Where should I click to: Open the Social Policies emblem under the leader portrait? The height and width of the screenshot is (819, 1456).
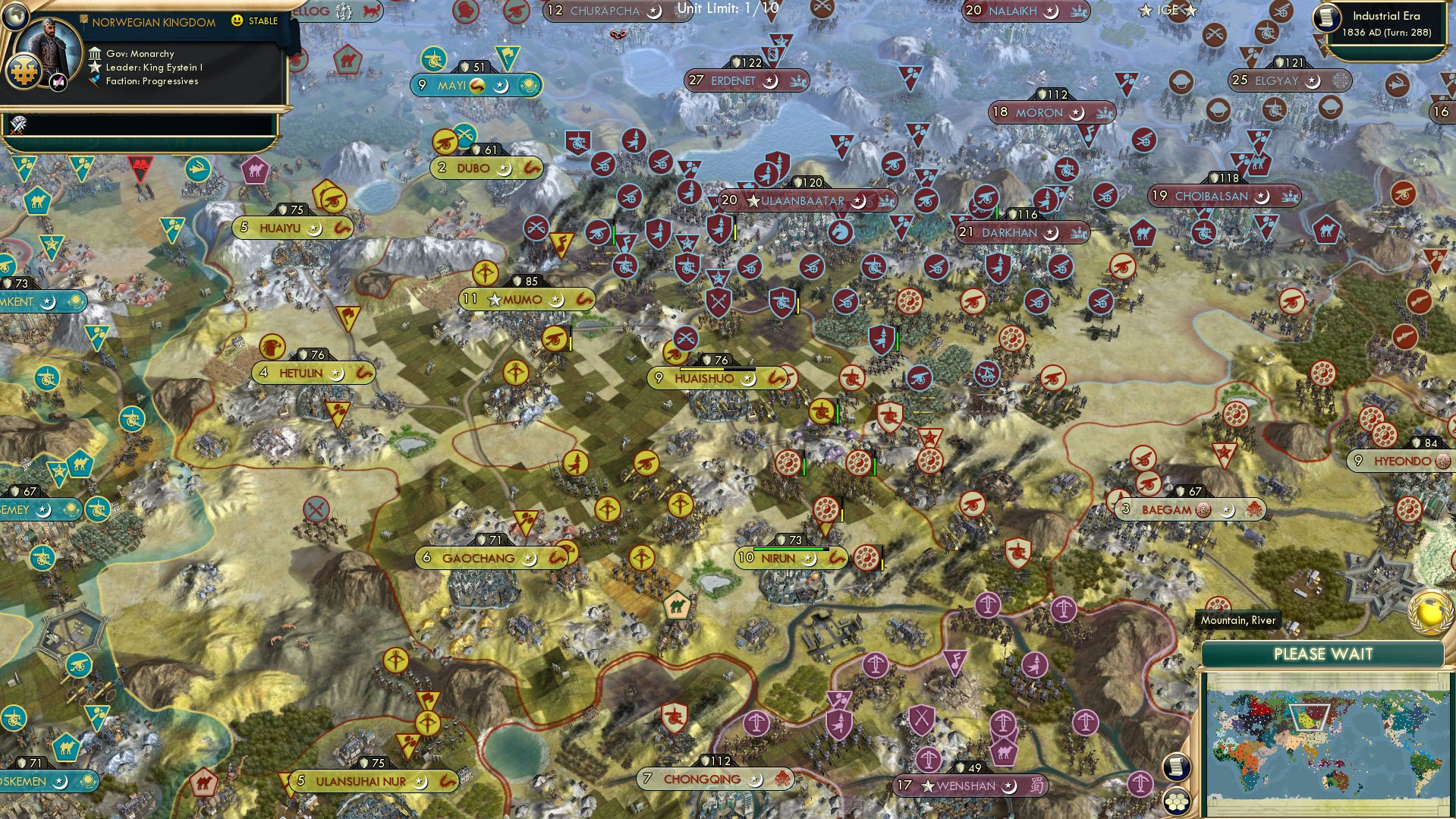pos(24,73)
